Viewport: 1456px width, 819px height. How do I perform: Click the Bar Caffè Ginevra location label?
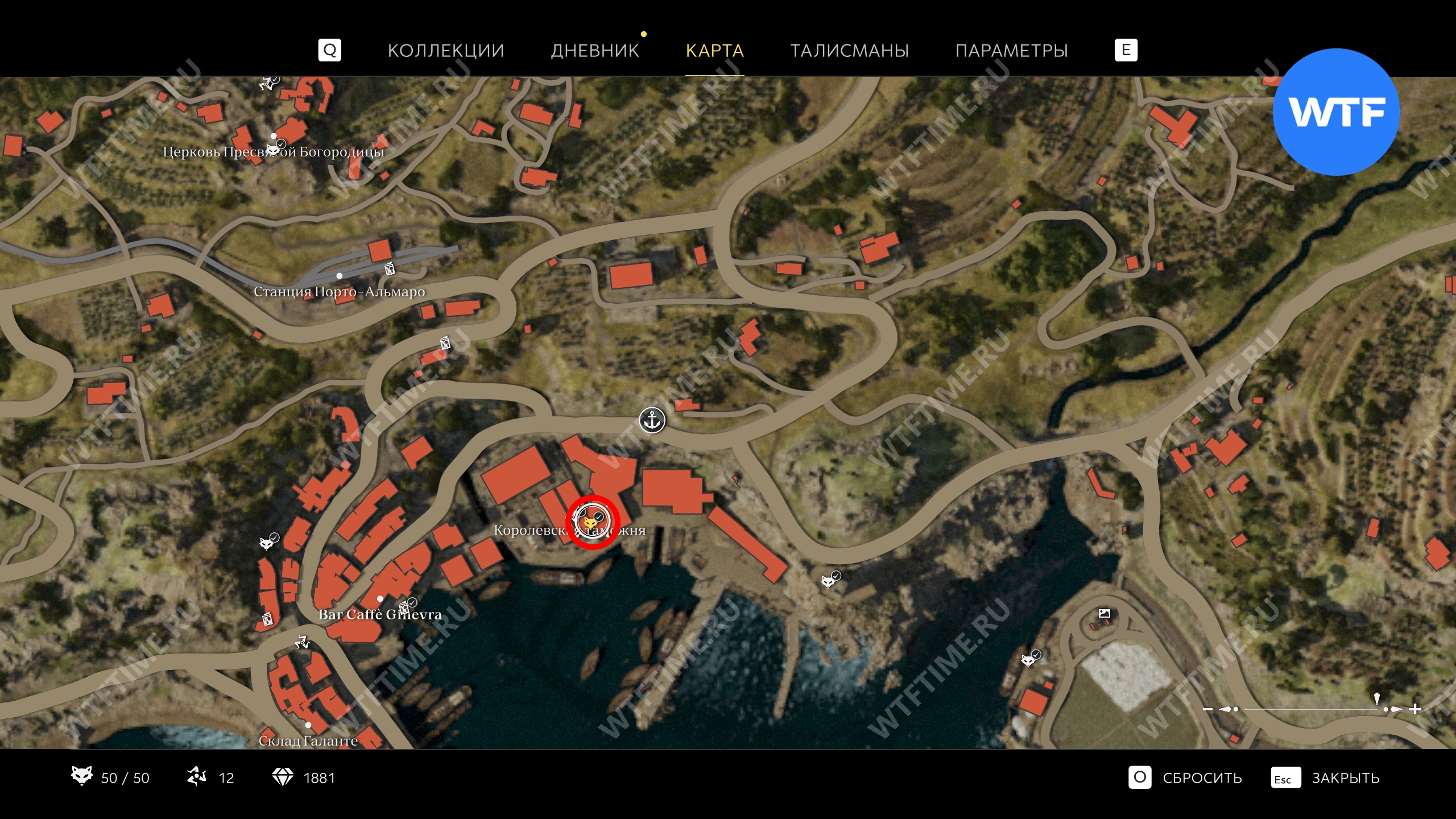(x=380, y=614)
